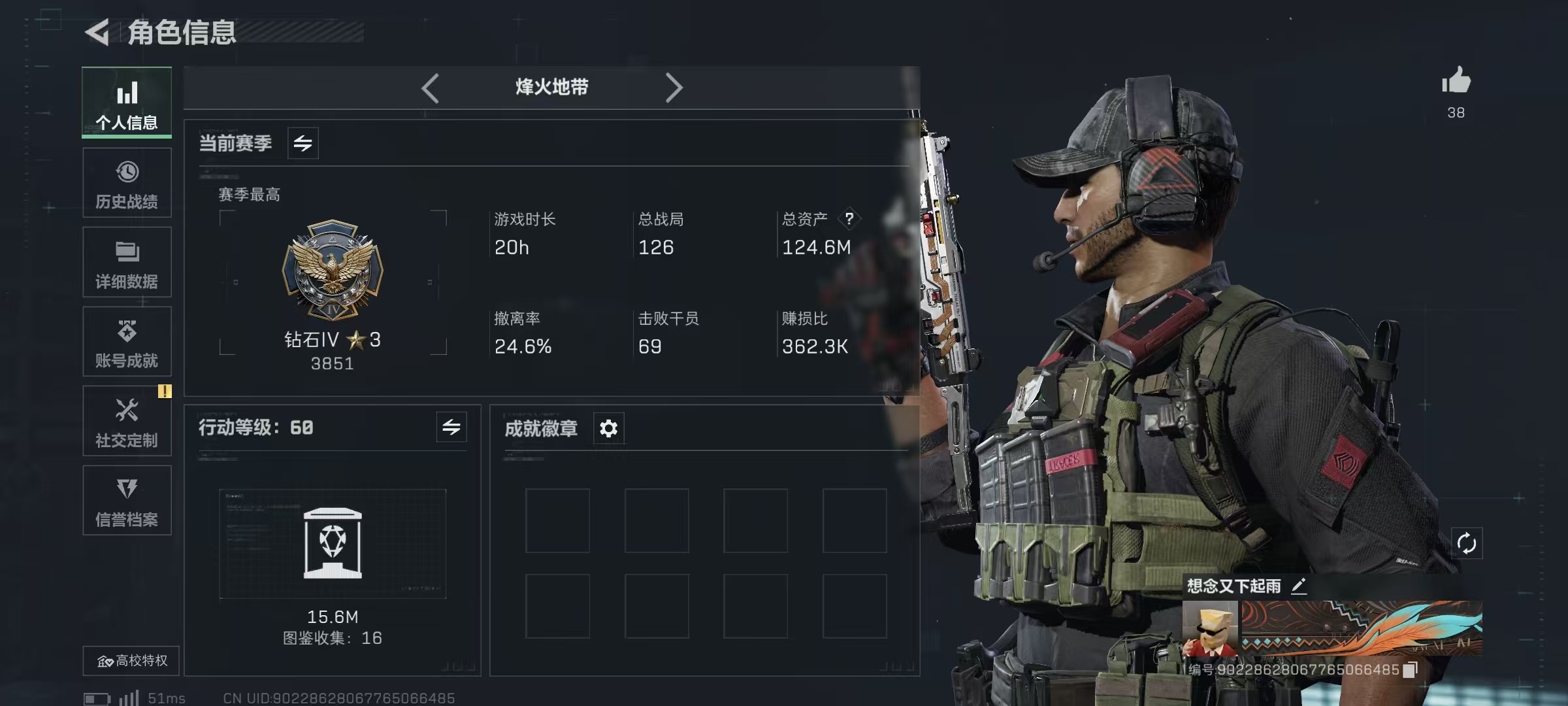Image resolution: width=1568 pixels, height=706 pixels.
Task: Click the left arrow beside 烽火地带
Action: pyautogui.click(x=430, y=87)
